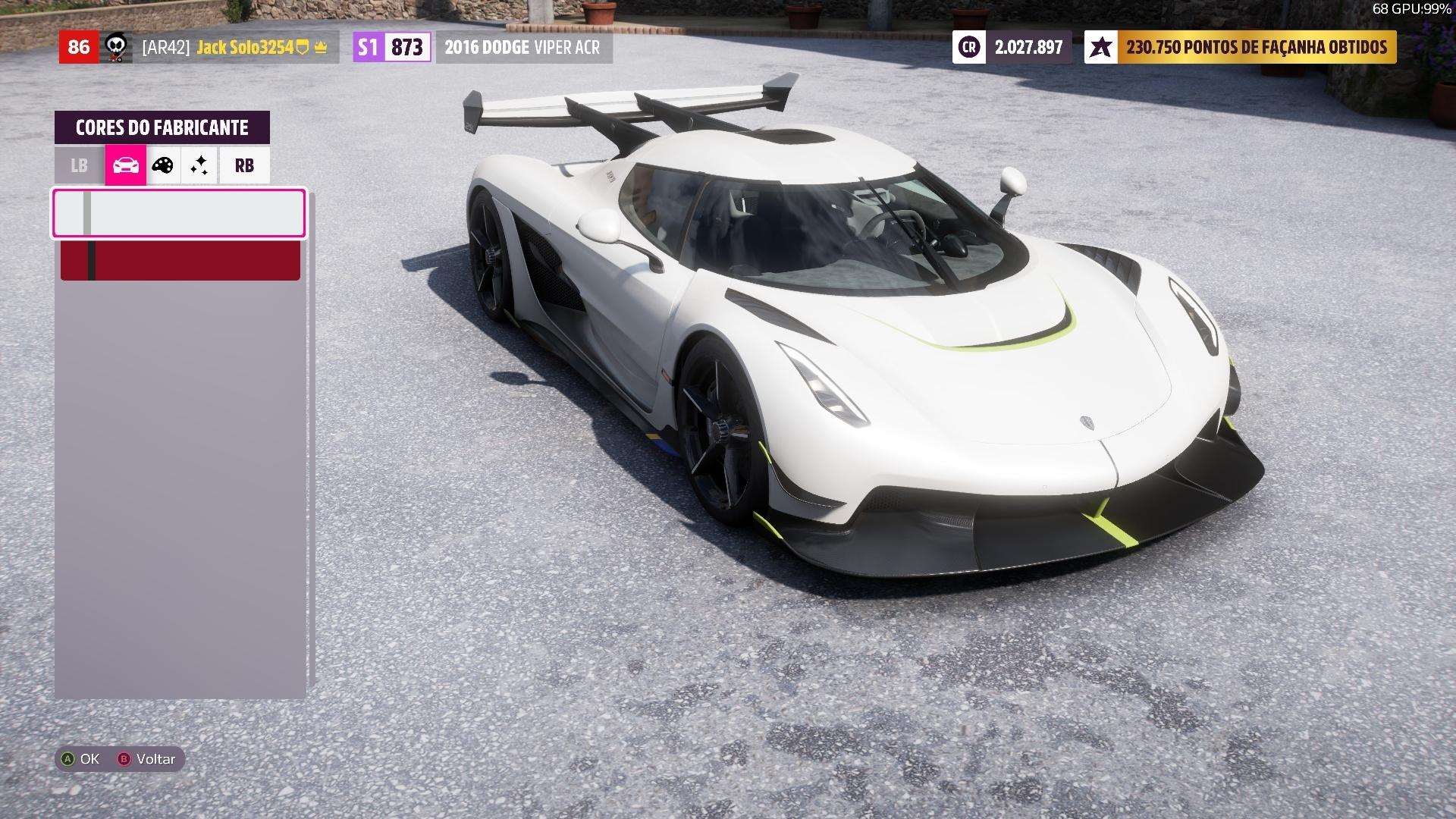Switch to the sparkles special finish tab
Image resolution: width=1456 pixels, height=819 pixels.
199,165
